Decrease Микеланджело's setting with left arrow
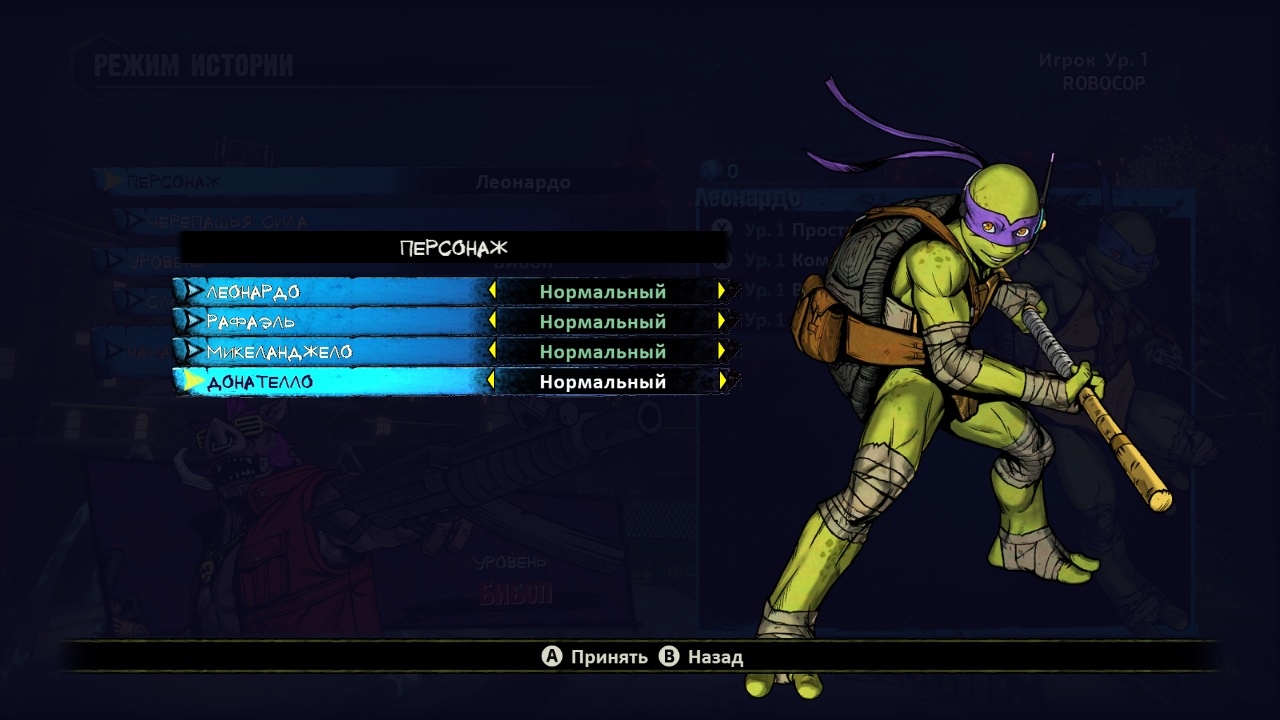1280x720 pixels. (x=492, y=351)
